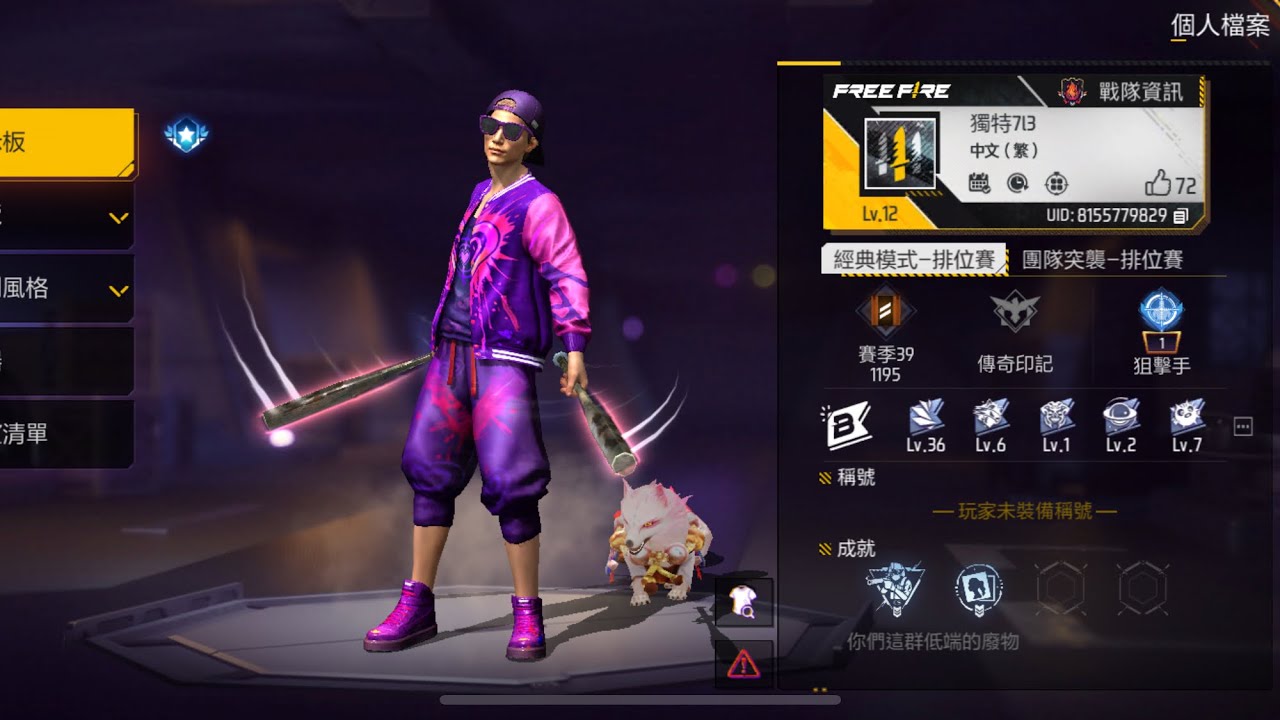The height and width of the screenshot is (720, 1280).
Task: Select the clock history icon on the player card
Action: pos(1017,184)
